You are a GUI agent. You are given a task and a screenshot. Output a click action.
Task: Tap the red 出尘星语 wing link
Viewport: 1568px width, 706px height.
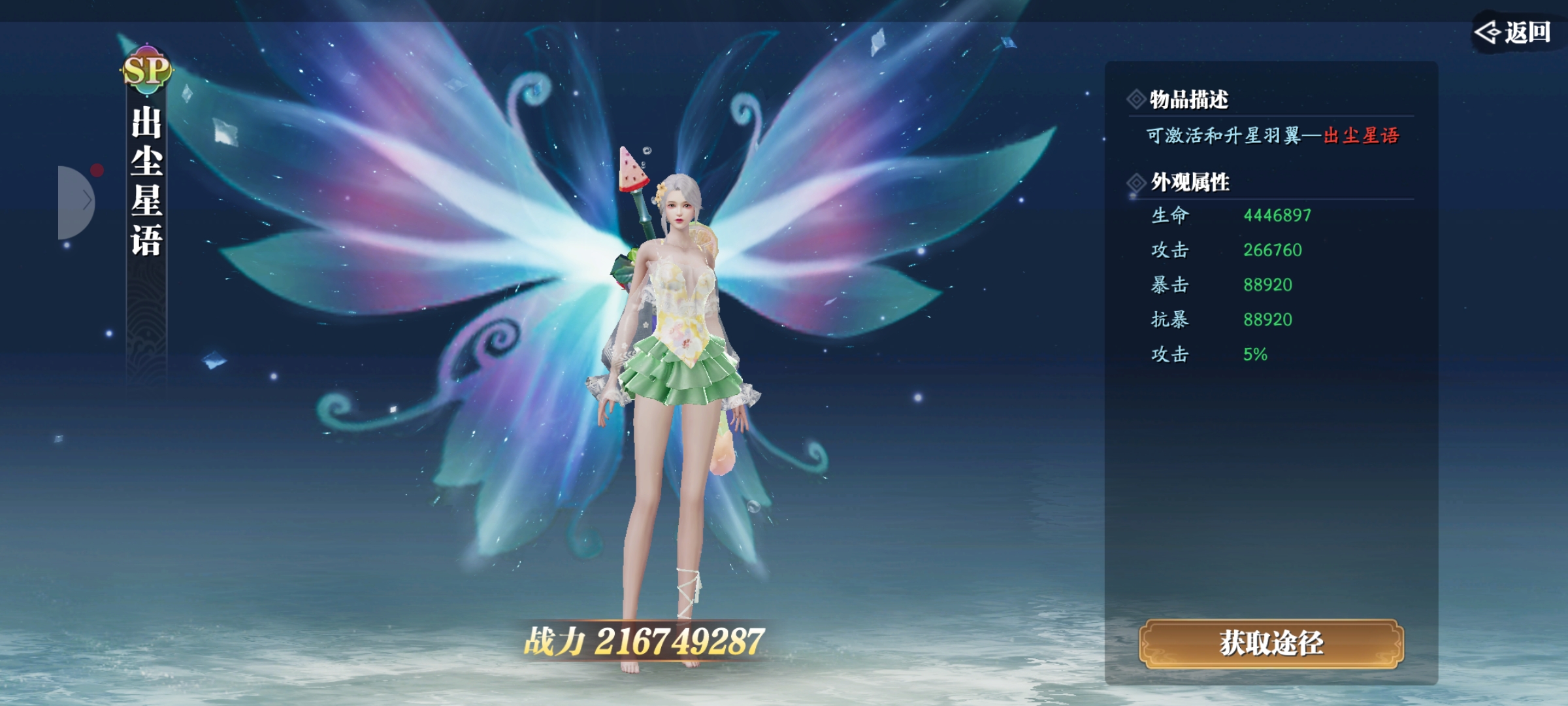point(1361,136)
